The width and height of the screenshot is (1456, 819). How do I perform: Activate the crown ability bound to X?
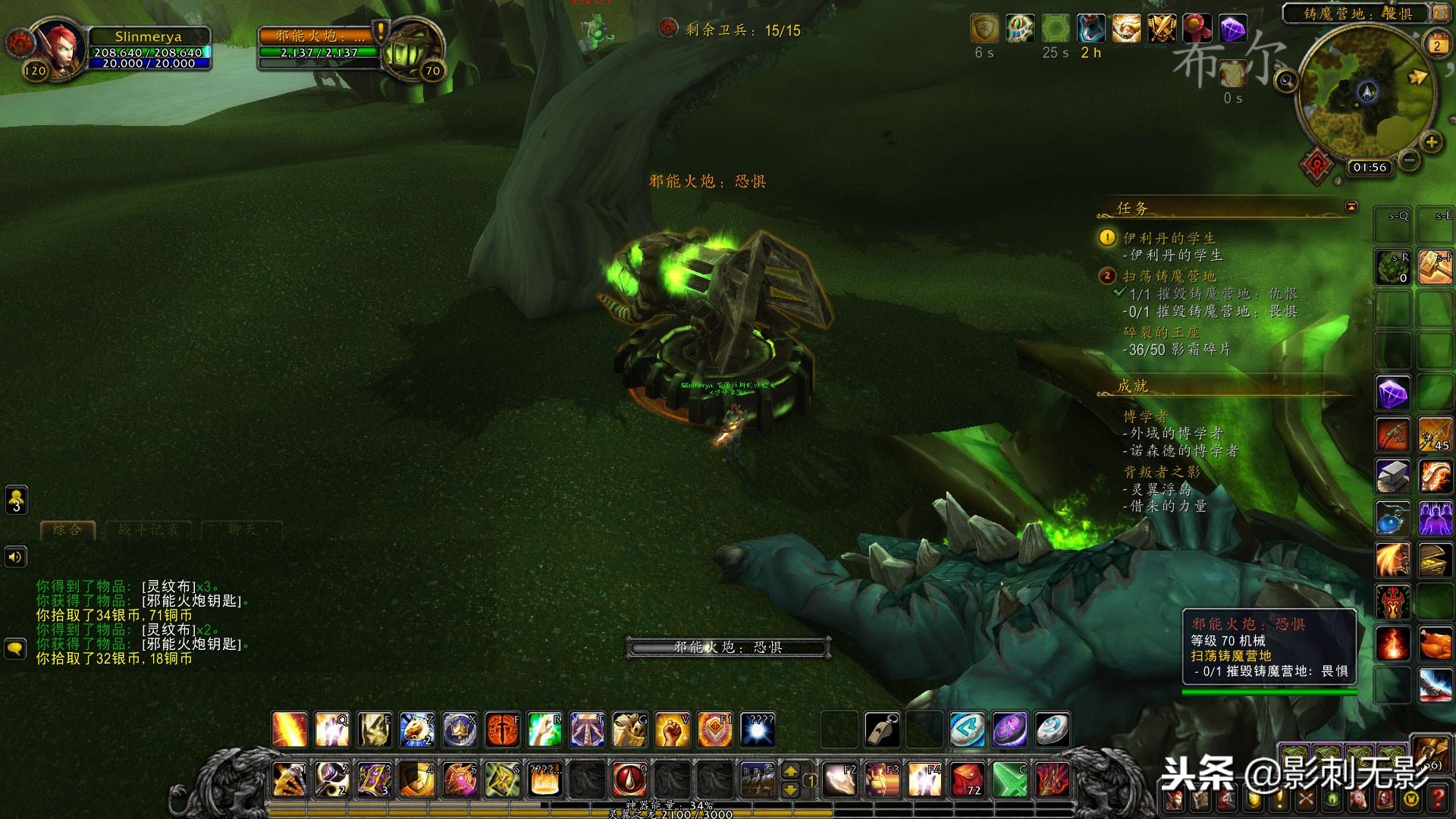point(460,730)
